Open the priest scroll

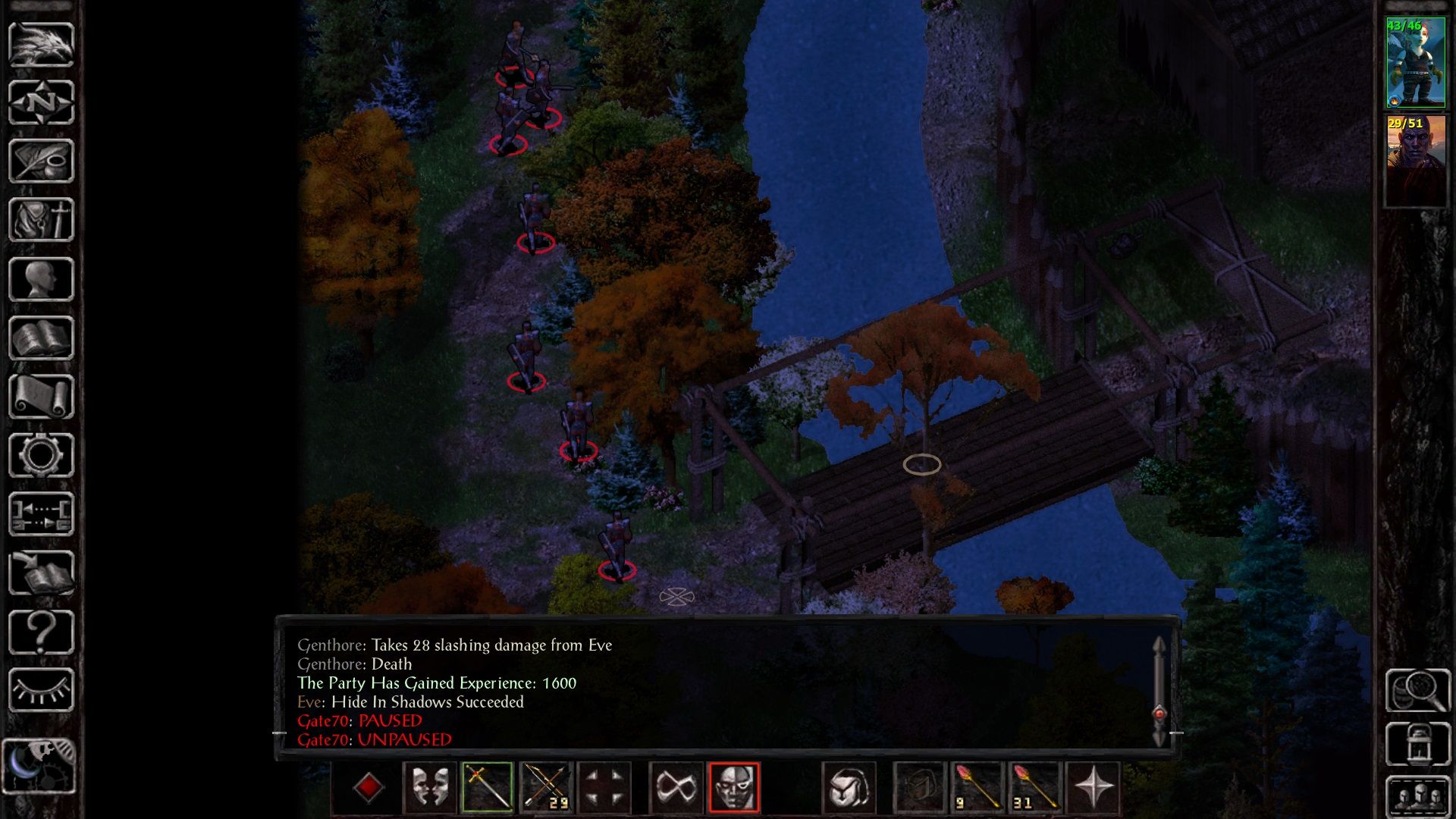[41, 397]
